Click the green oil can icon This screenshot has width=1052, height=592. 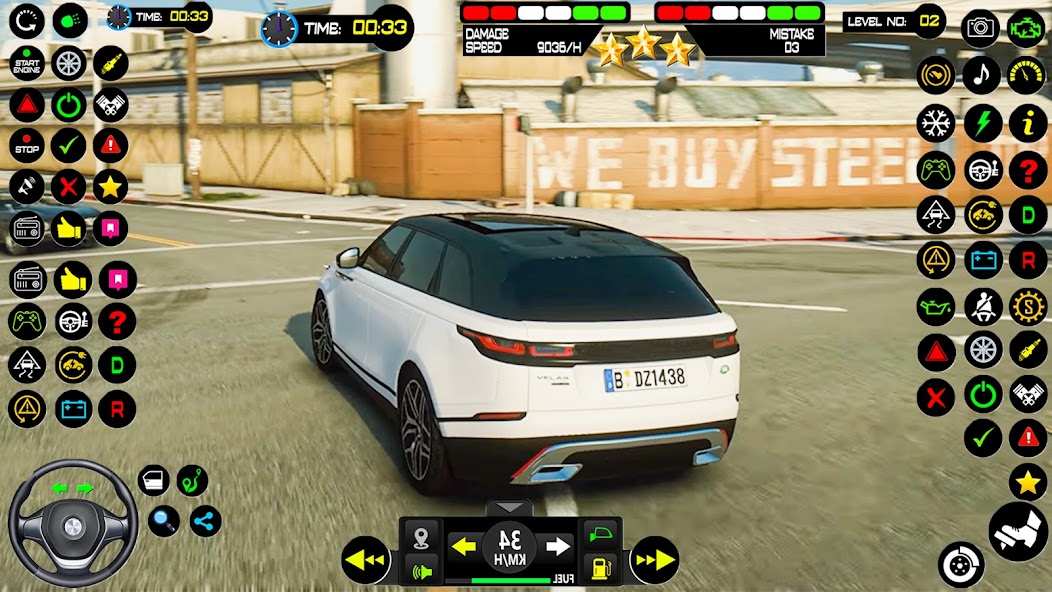936,306
